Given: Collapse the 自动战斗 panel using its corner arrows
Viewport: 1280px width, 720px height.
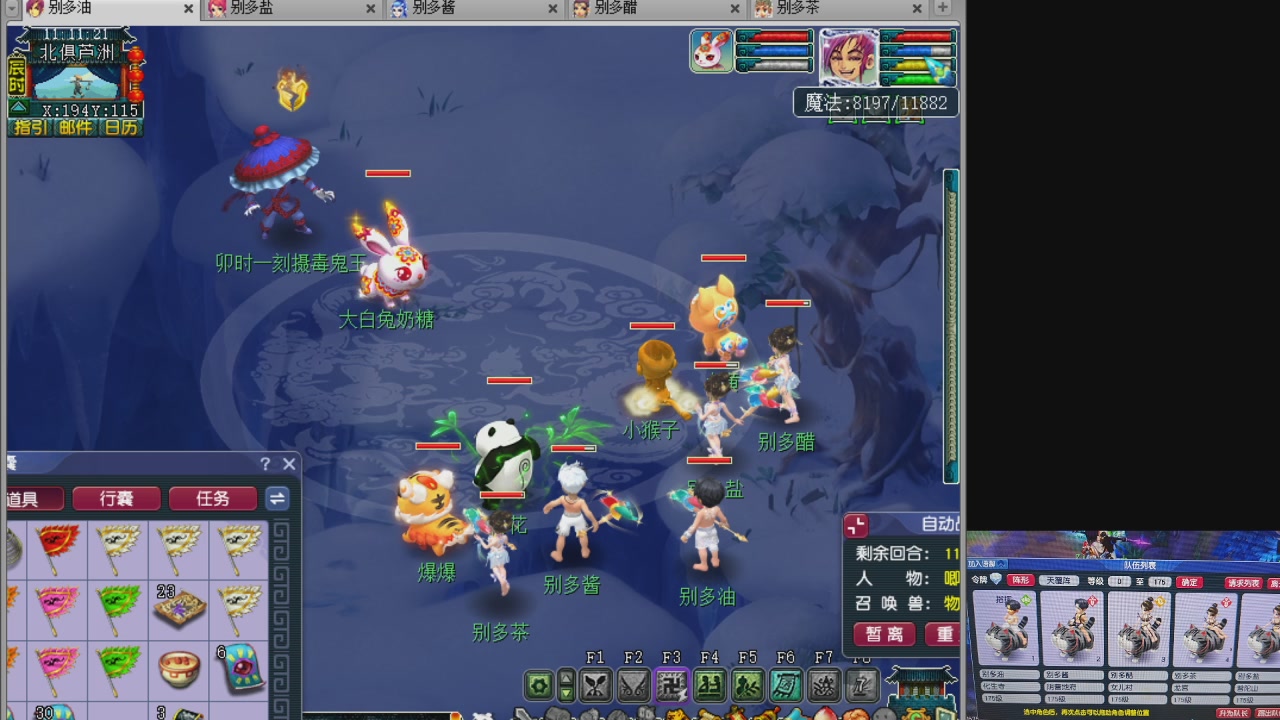Looking at the screenshot, I should 855,524.
